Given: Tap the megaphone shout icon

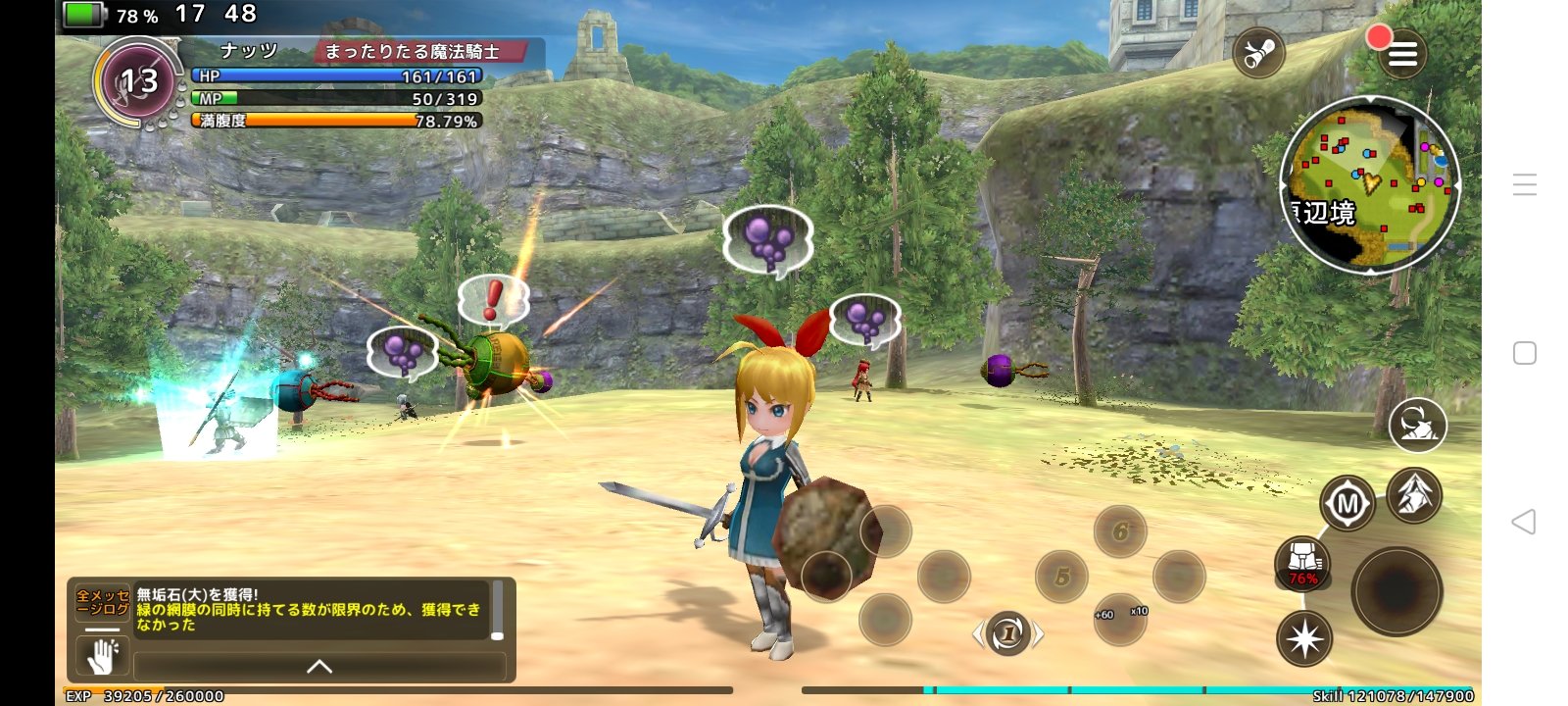Looking at the screenshot, I should click(x=1258, y=54).
